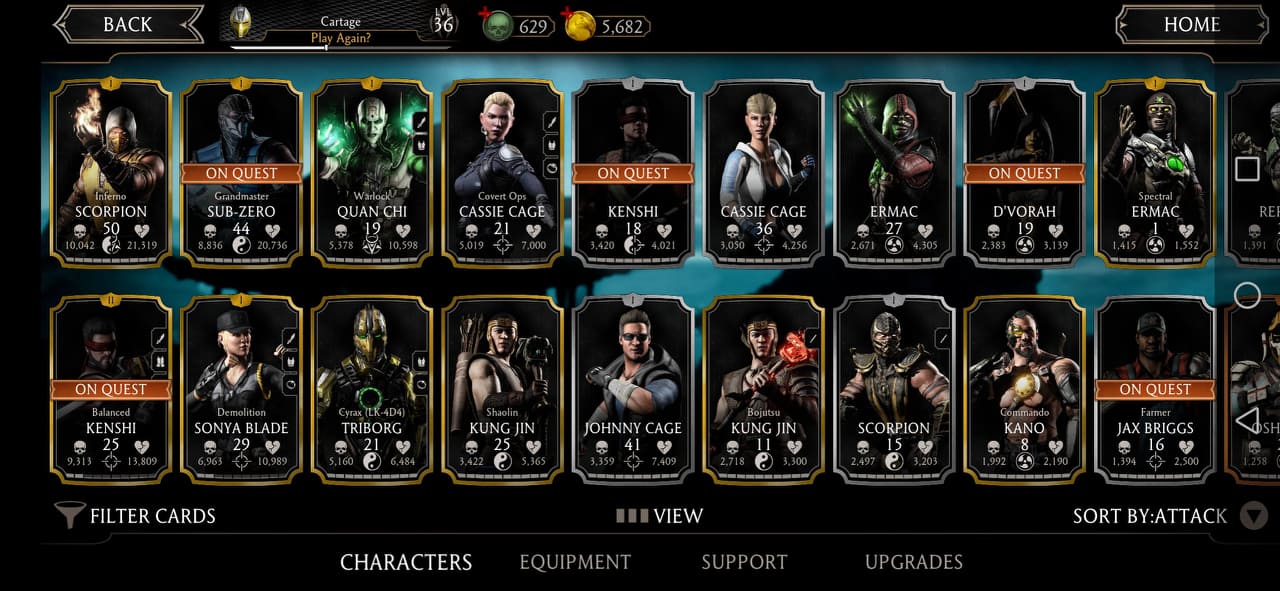Change the card VIEW layout
The image size is (1280, 591).
pos(660,516)
